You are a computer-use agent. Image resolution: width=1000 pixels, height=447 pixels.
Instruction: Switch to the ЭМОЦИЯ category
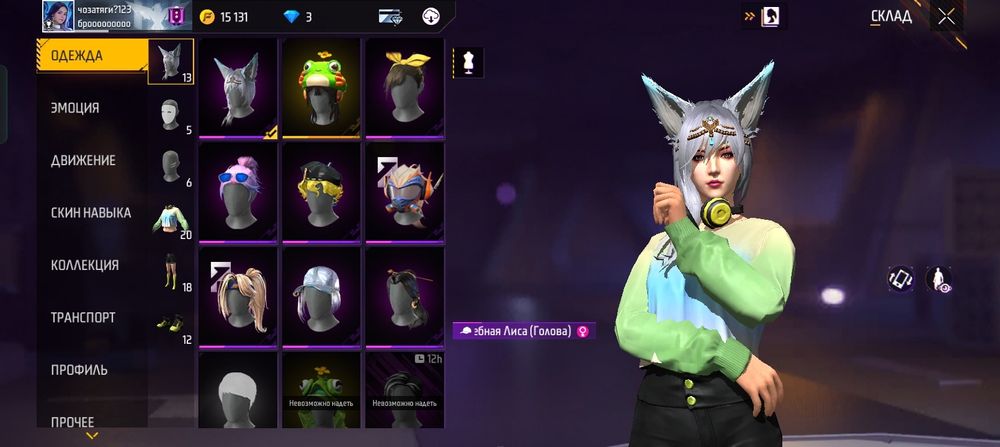click(75, 108)
